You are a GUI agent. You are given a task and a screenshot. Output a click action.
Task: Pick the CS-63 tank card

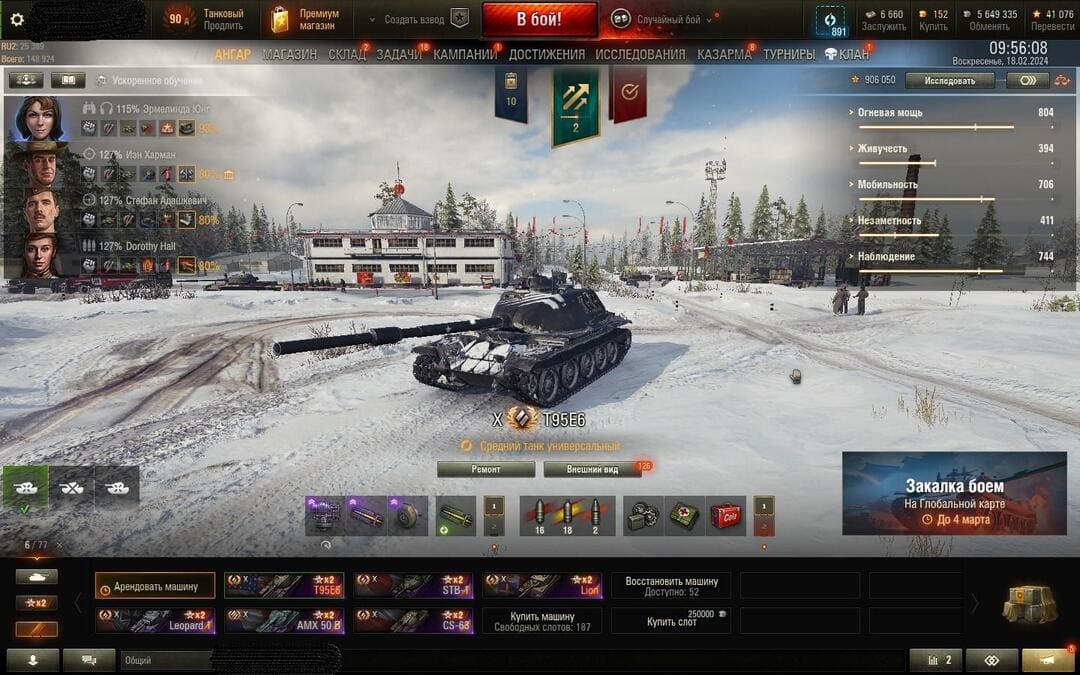(413, 621)
